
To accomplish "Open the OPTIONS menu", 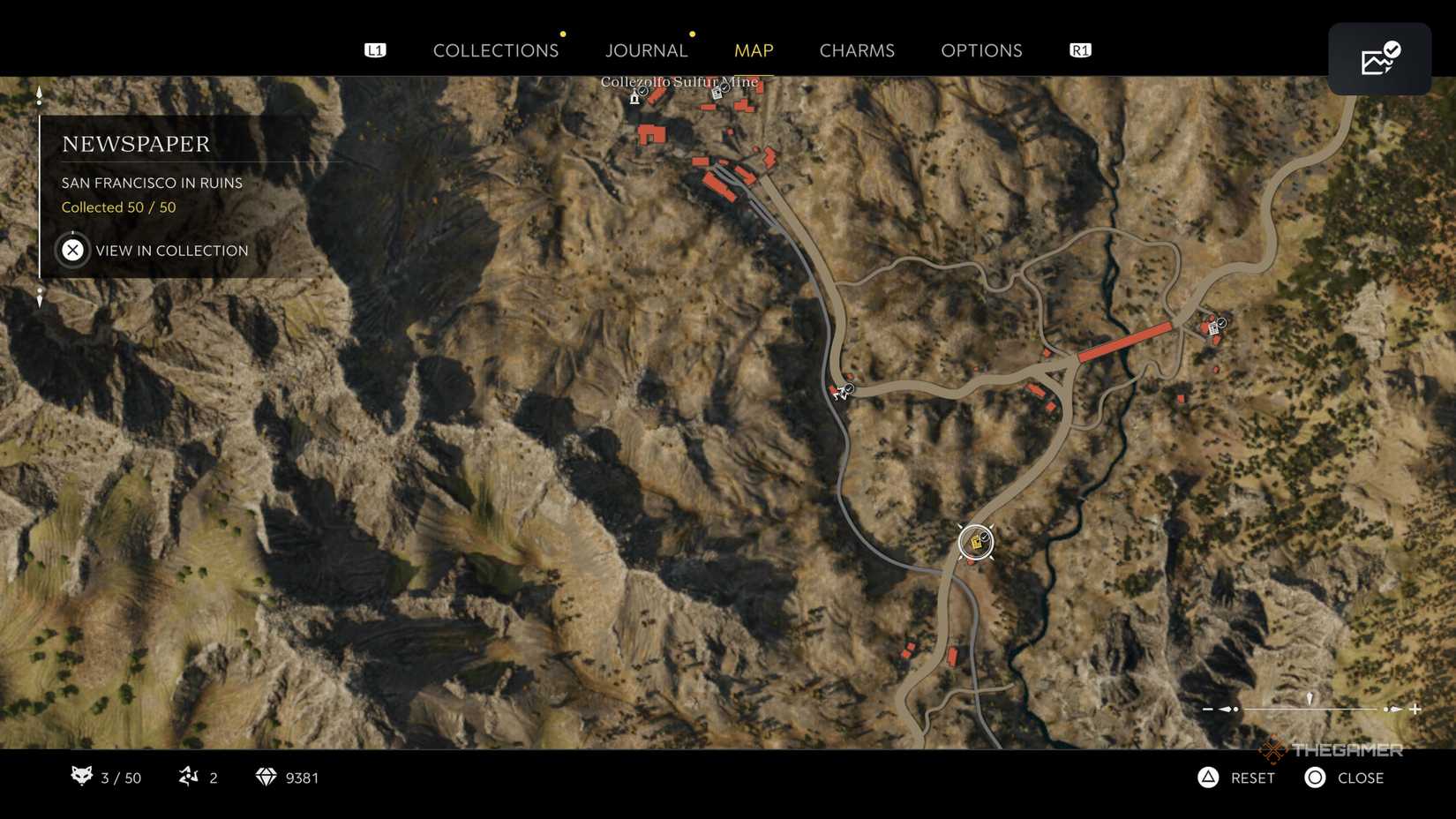I will click(x=981, y=50).
